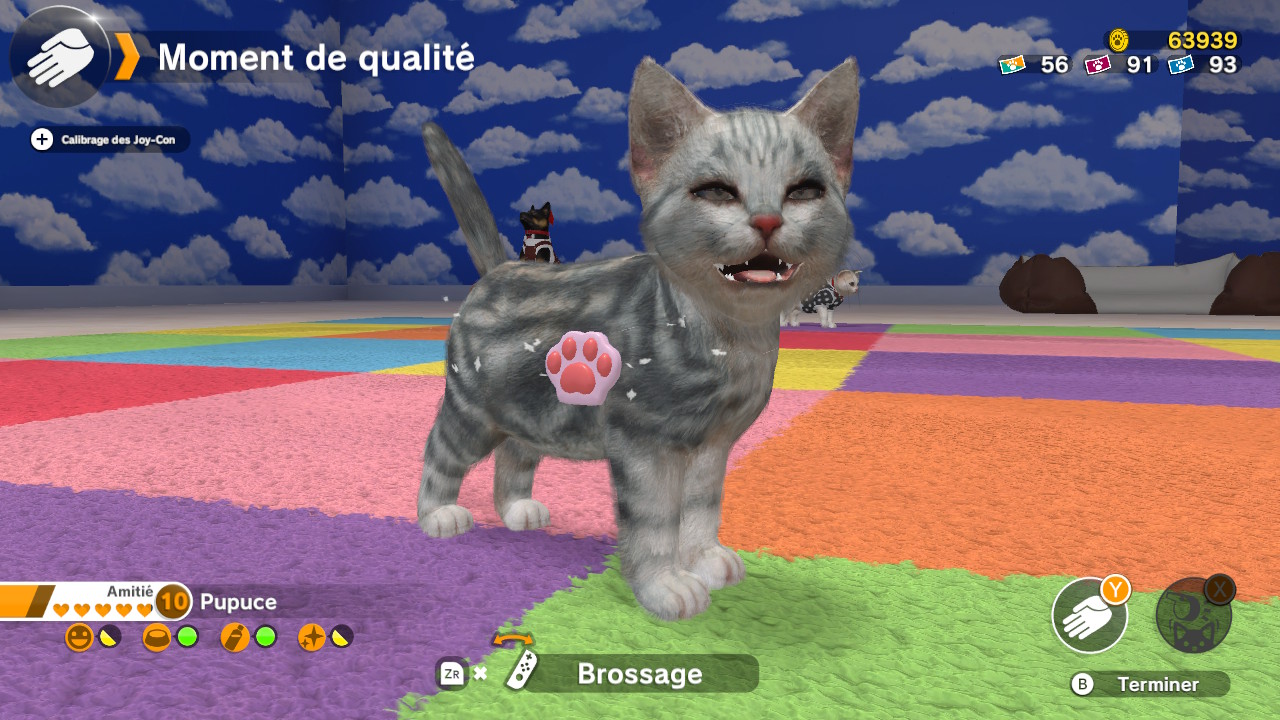
Task: Select the Moment de qualité hand icon
Action: (60, 57)
